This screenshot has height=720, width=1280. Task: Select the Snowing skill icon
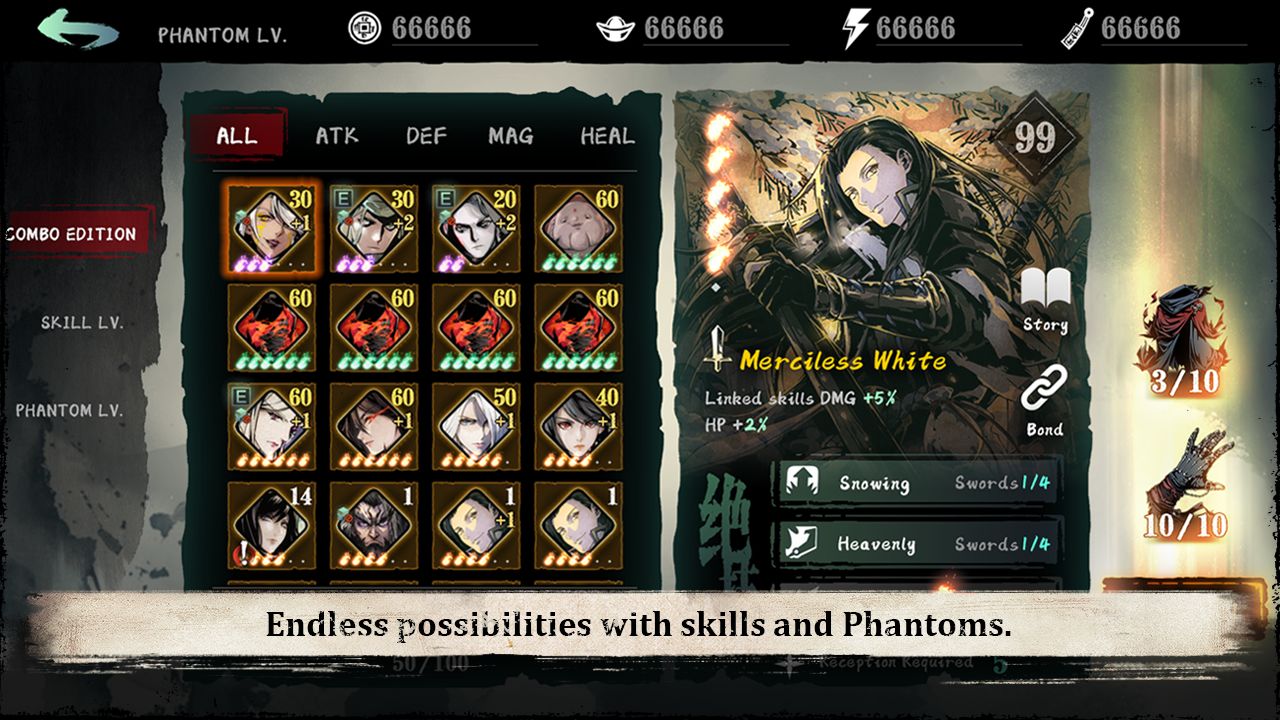pos(800,482)
